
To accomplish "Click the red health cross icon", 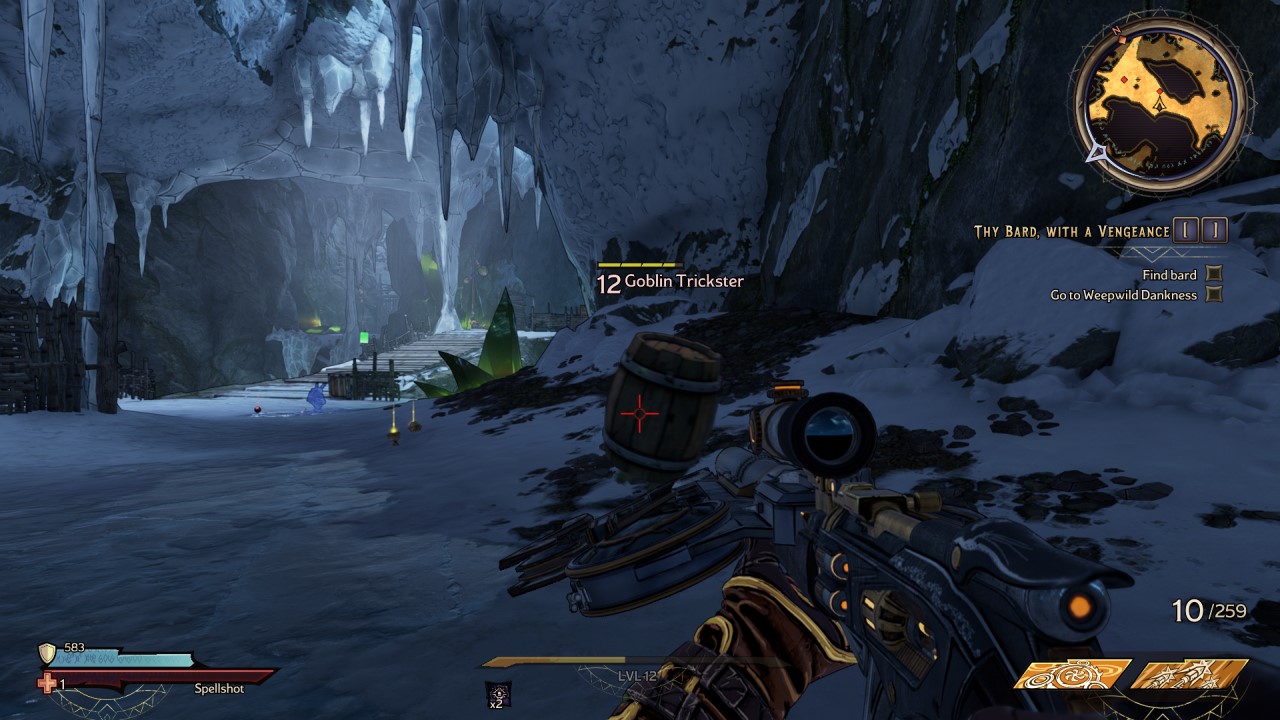I will pyautogui.click(x=47, y=683).
